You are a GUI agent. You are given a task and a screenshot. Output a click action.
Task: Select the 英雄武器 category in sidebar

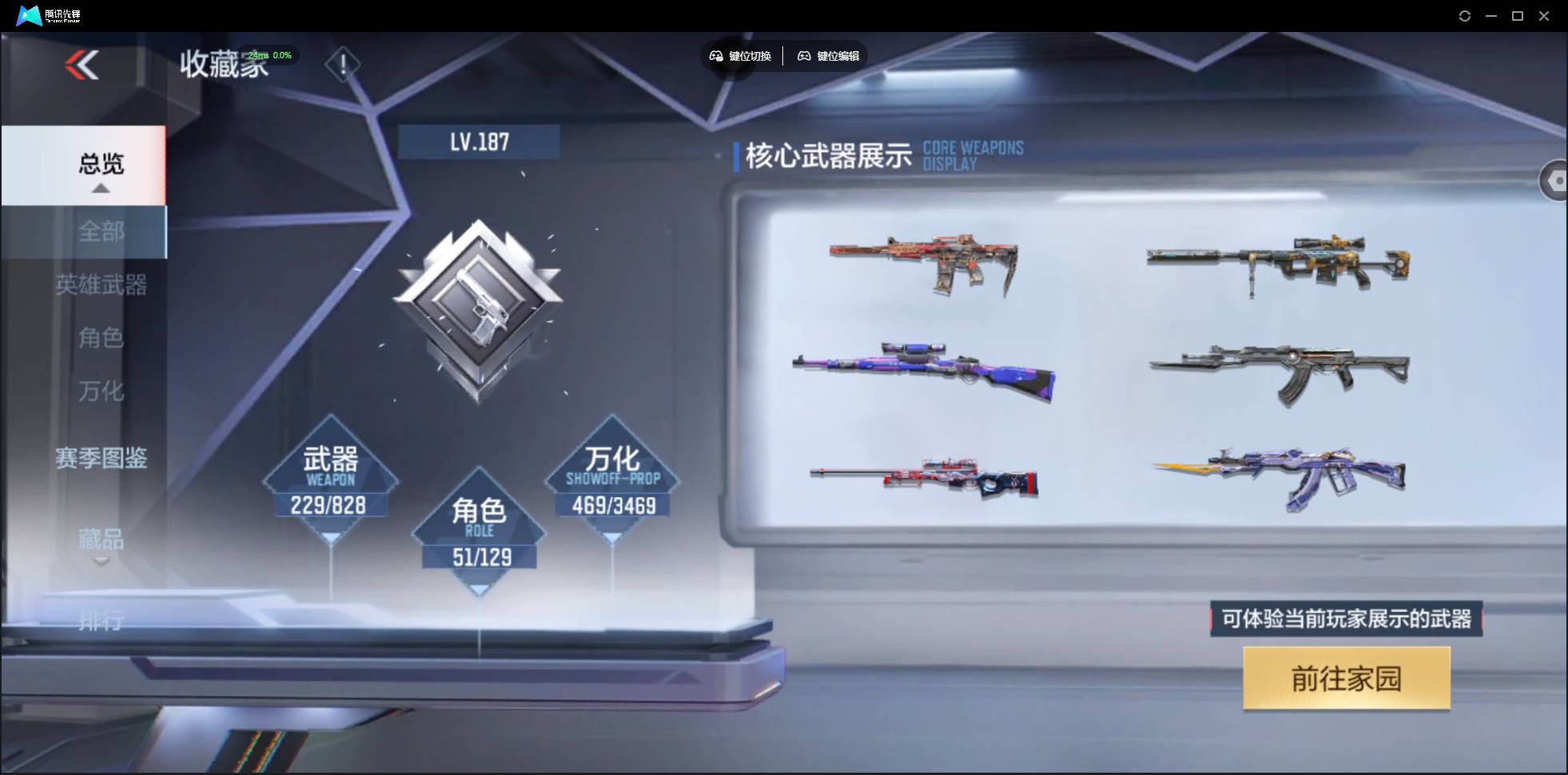click(x=102, y=285)
